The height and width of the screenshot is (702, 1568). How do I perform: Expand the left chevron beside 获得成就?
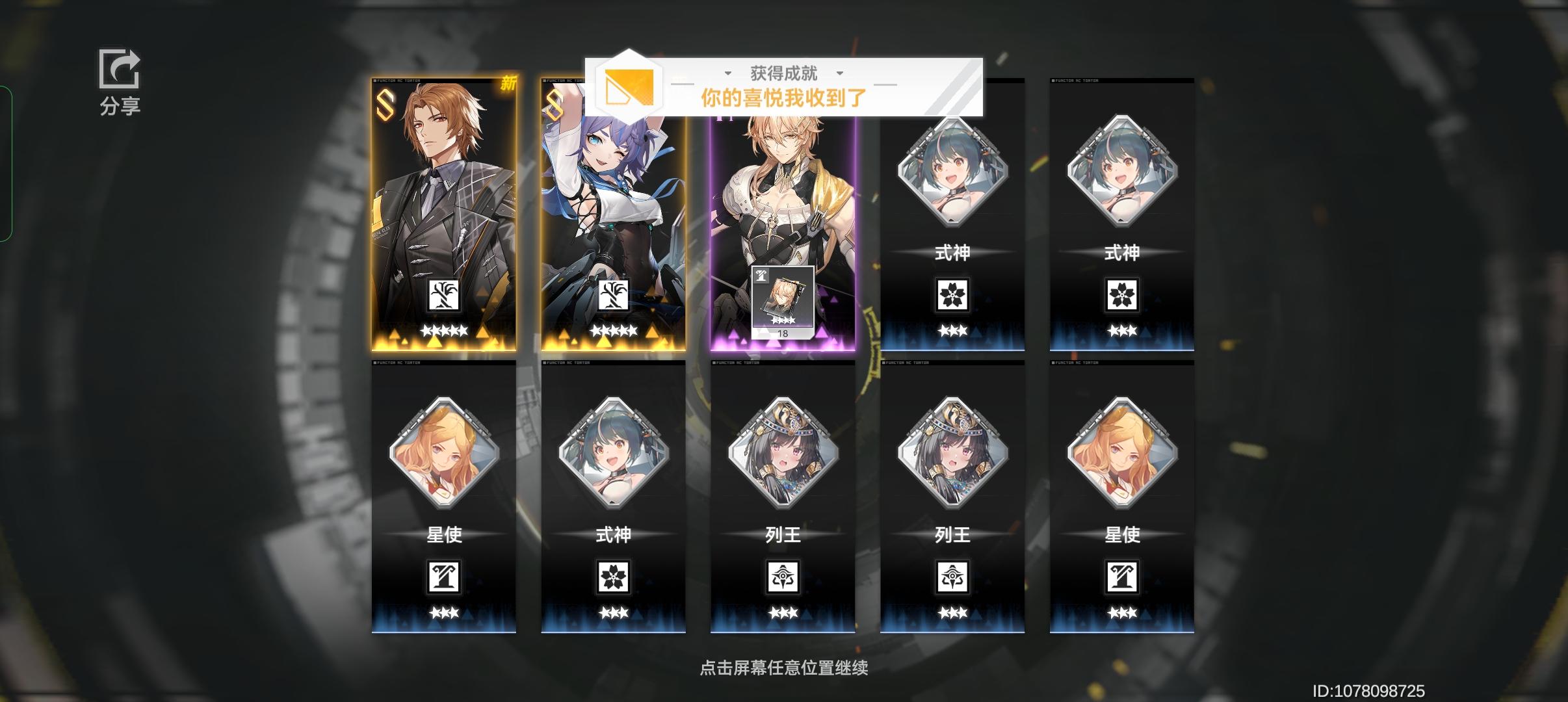pyautogui.click(x=727, y=73)
